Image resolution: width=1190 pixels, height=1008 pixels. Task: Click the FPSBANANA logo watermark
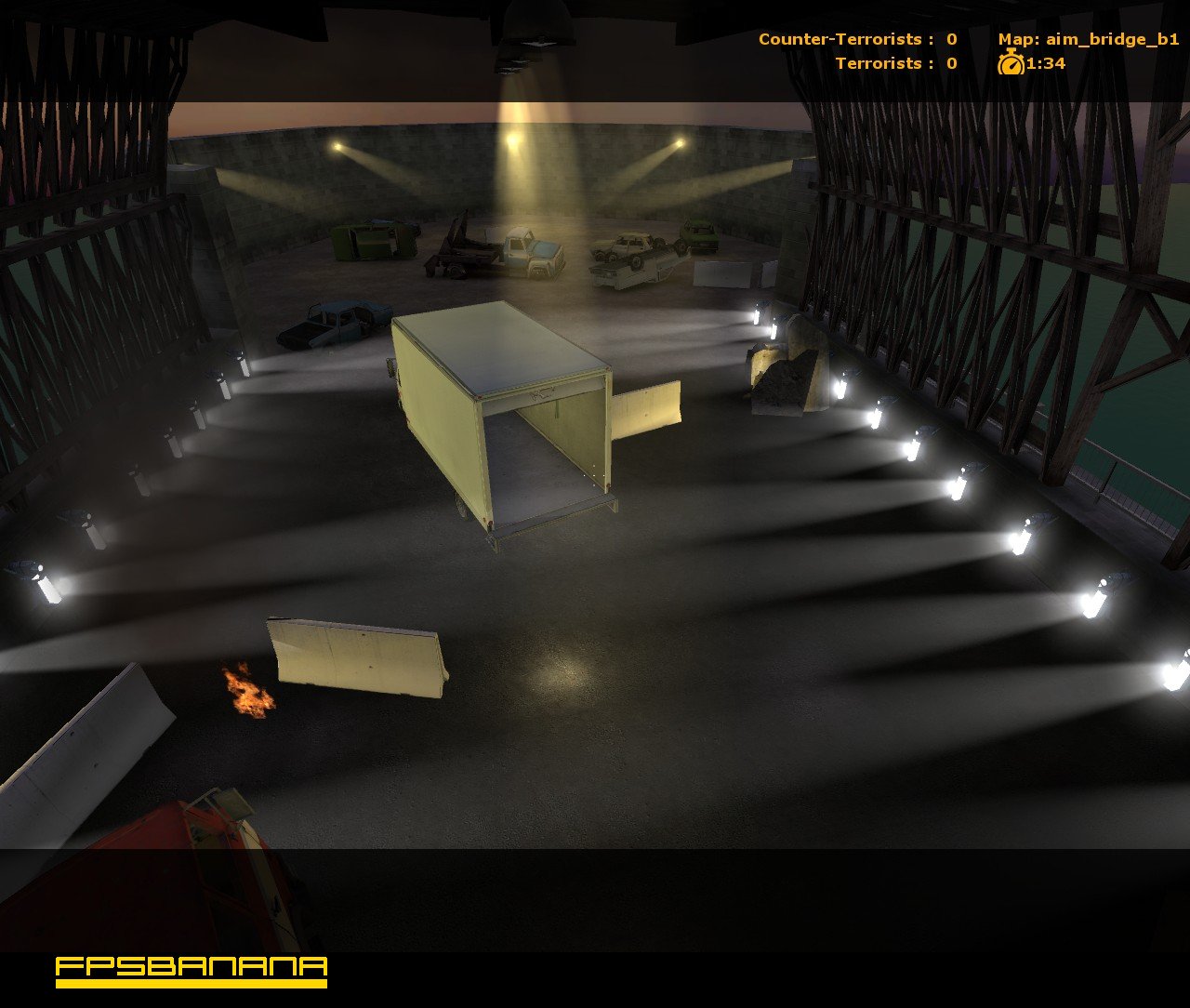[x=189, y=970]
